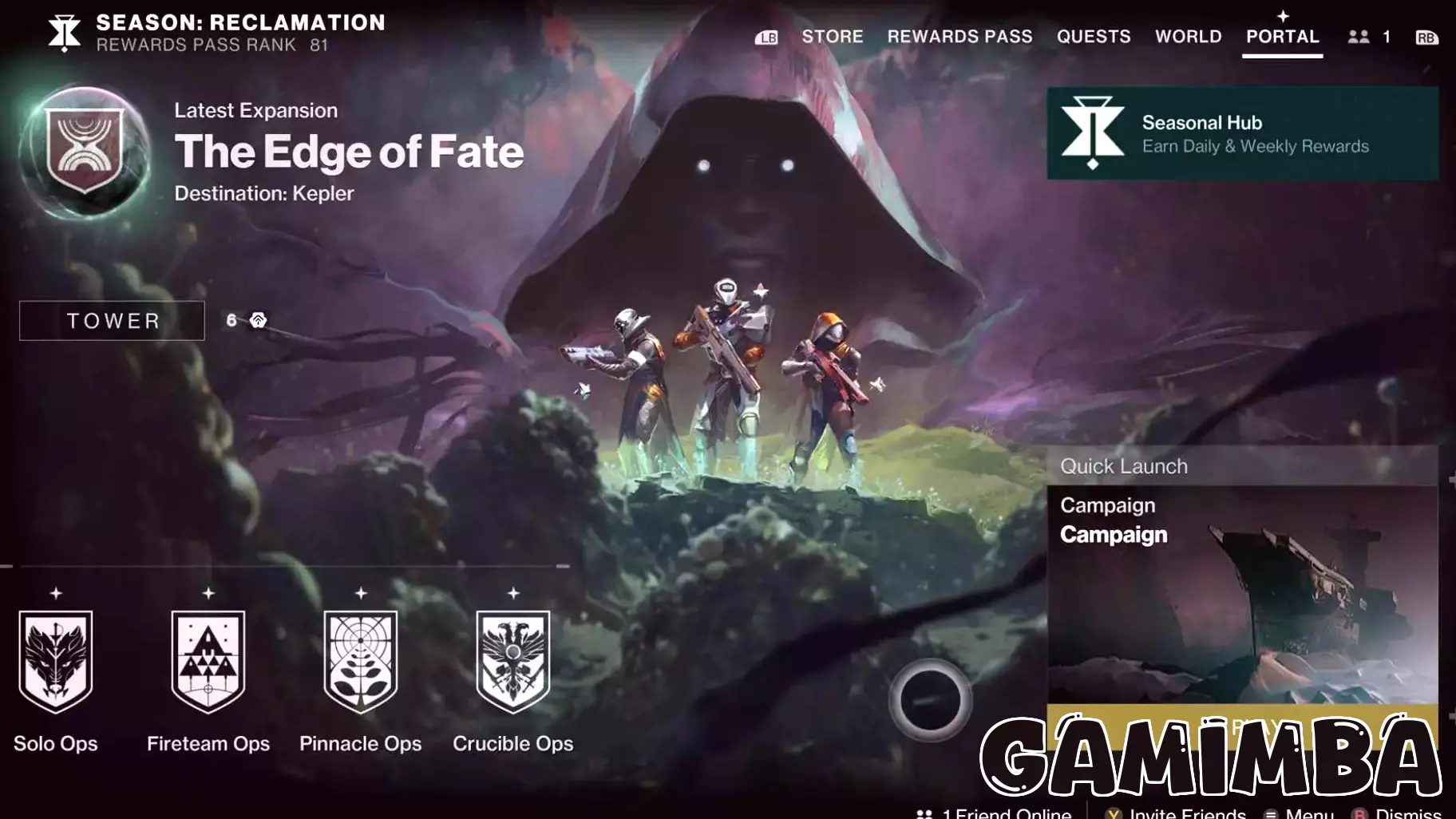Switch to the Rewards Pass tab
Image resolution: width=1456 pixels, height=819 pixels.
coord(960,36)
